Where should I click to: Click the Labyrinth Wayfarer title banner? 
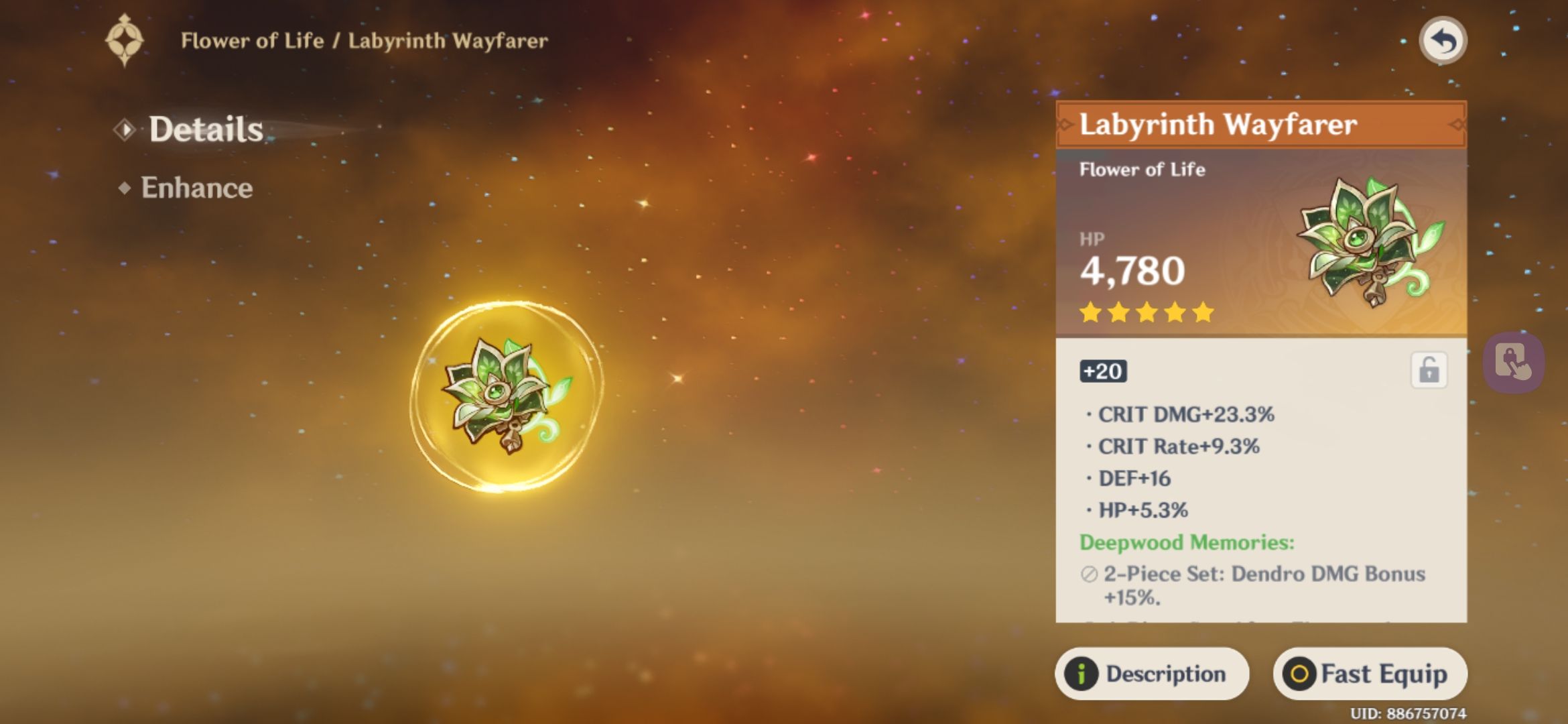(x=1260, y=124)
